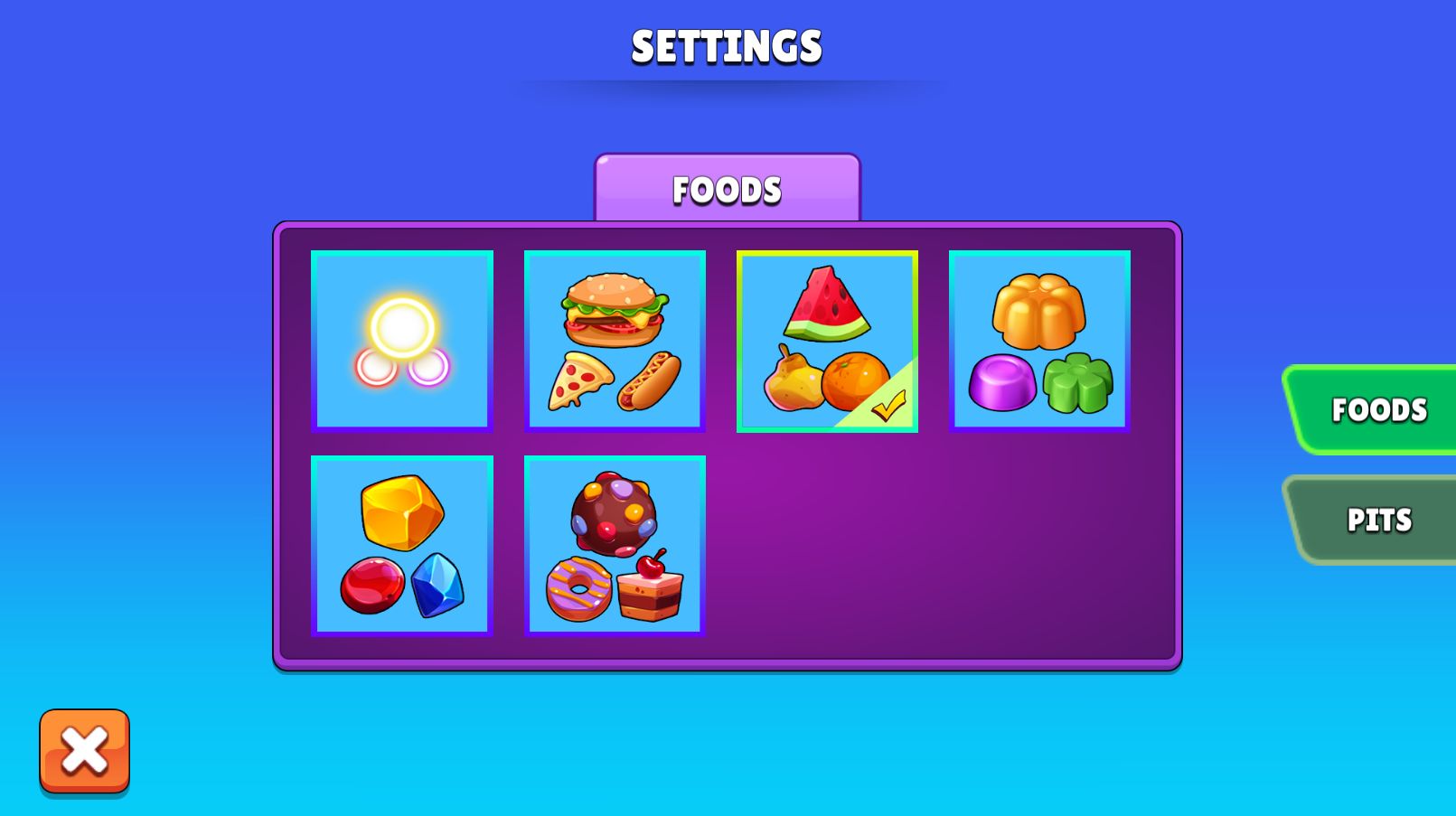
Task: Select the glowing orbs food set
Action: point(402,341)
